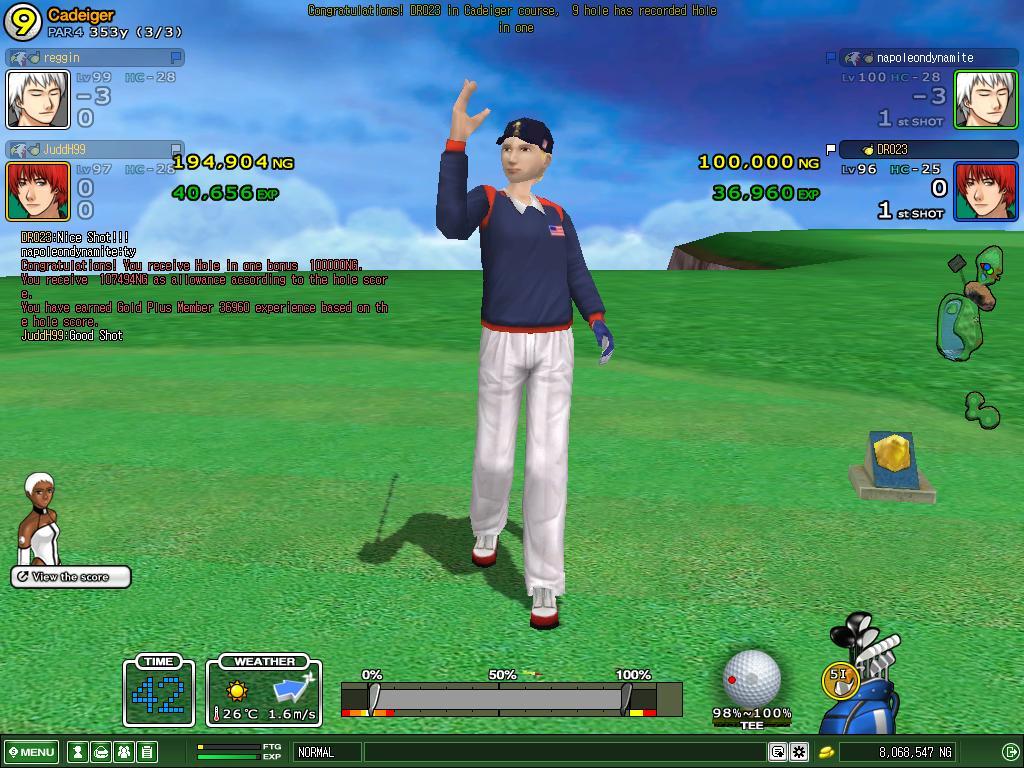The height and width of the screenshot is (768, 1024).
Task: Open the clipboard scorecard icon
Action: point(147,752)
